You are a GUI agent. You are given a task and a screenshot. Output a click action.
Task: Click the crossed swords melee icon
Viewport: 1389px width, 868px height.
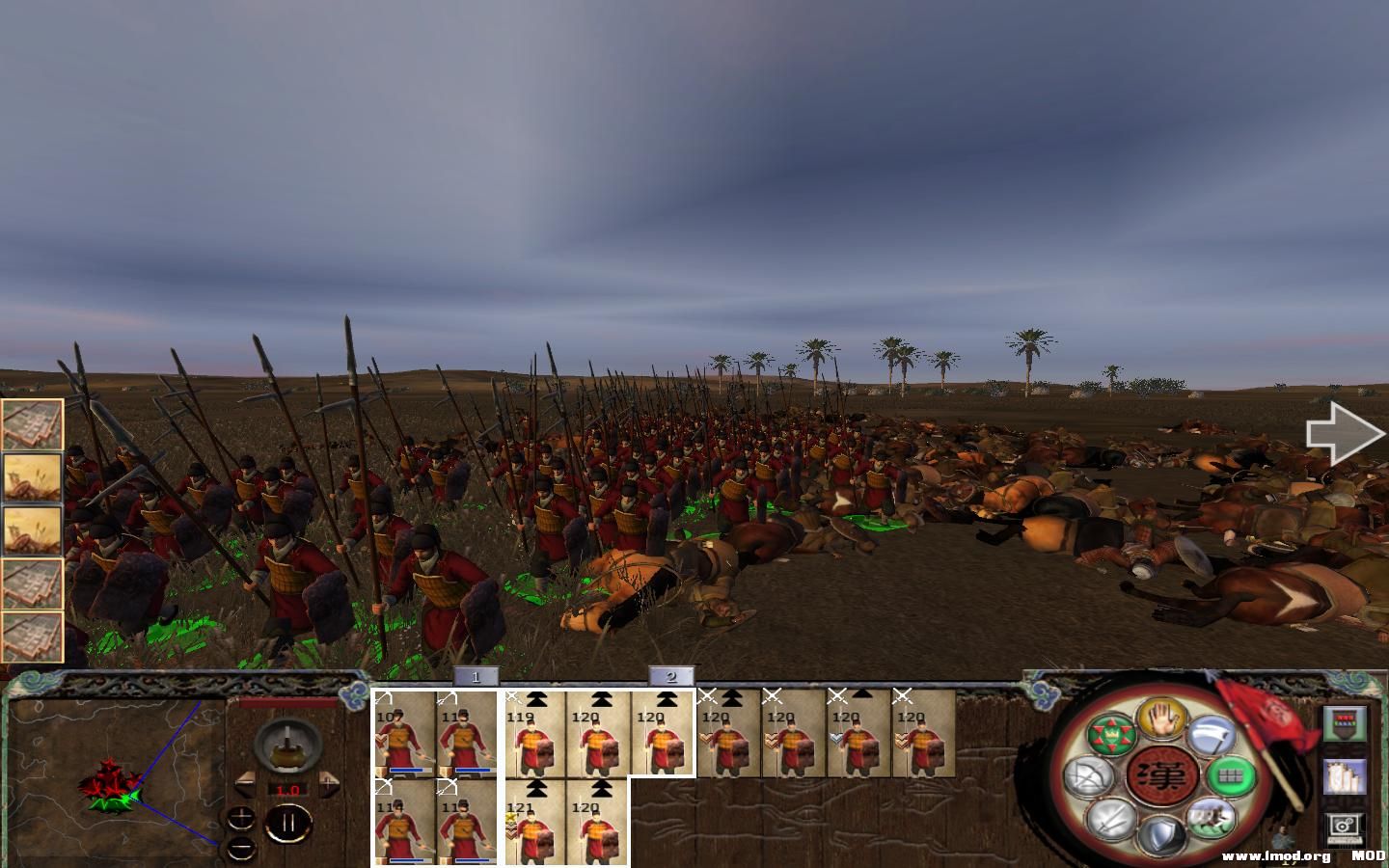pos(1107,820)
